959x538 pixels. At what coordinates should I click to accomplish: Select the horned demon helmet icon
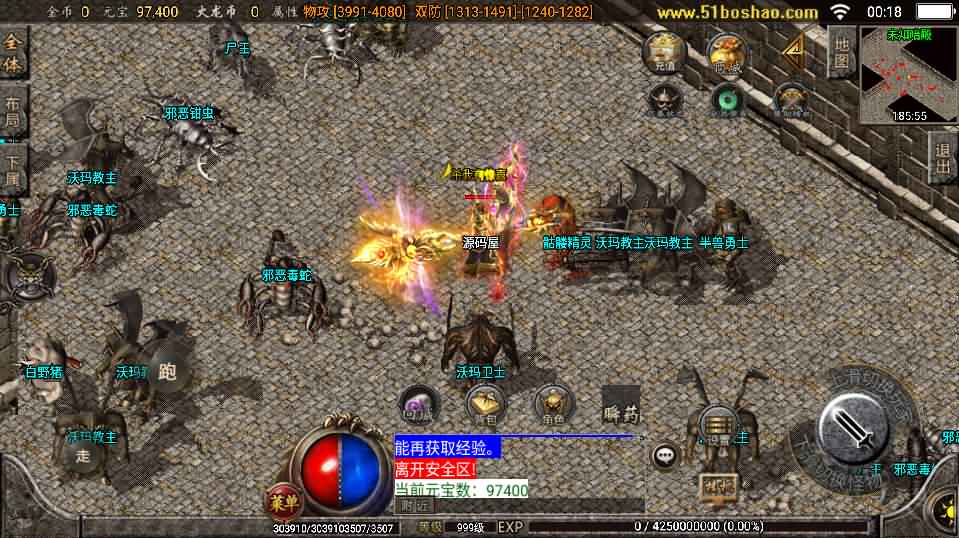point(664,100)
